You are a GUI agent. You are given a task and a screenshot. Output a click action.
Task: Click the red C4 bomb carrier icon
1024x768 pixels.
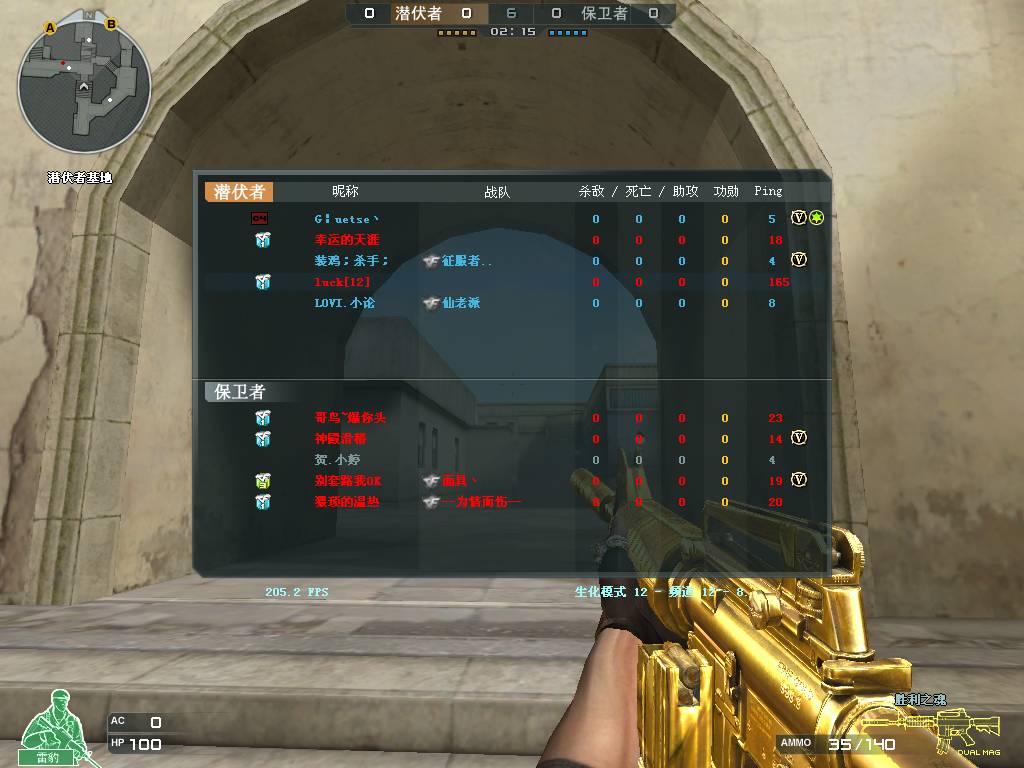(x=259, y=218)
